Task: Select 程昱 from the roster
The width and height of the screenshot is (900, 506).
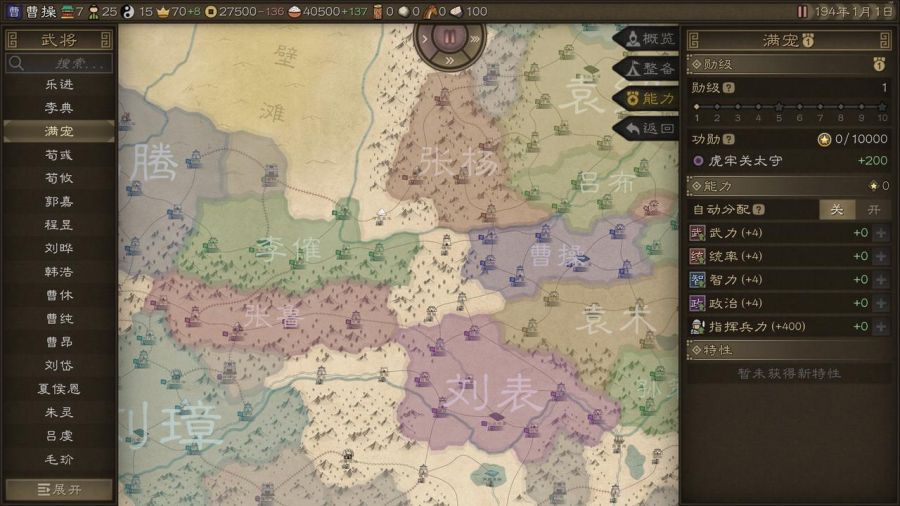Action: click(58, 224)
